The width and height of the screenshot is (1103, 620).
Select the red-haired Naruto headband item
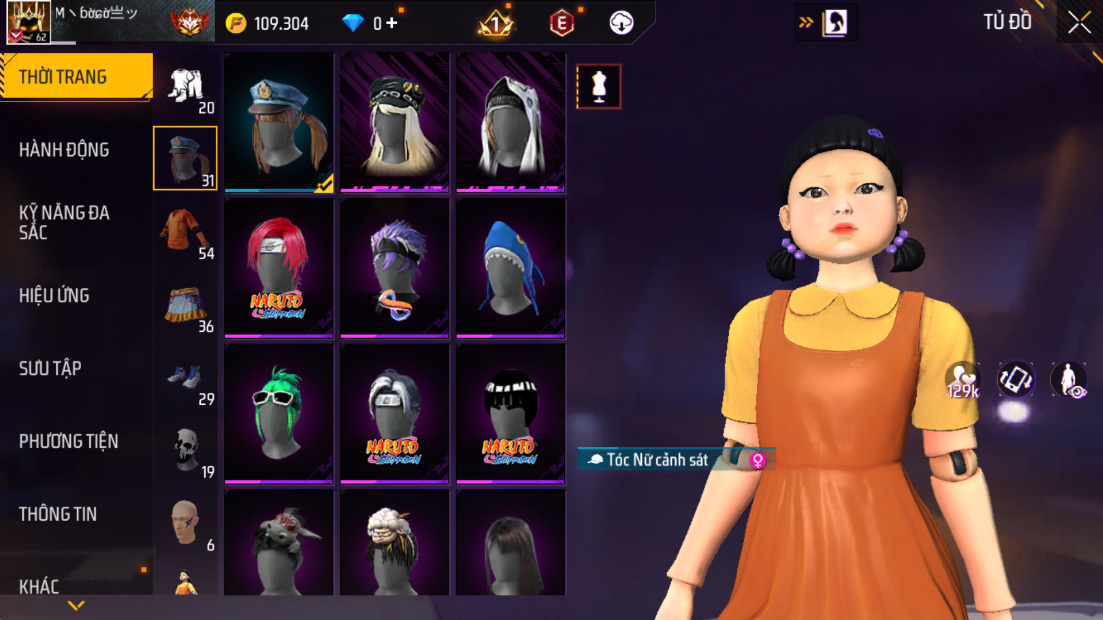coord(279,268)
